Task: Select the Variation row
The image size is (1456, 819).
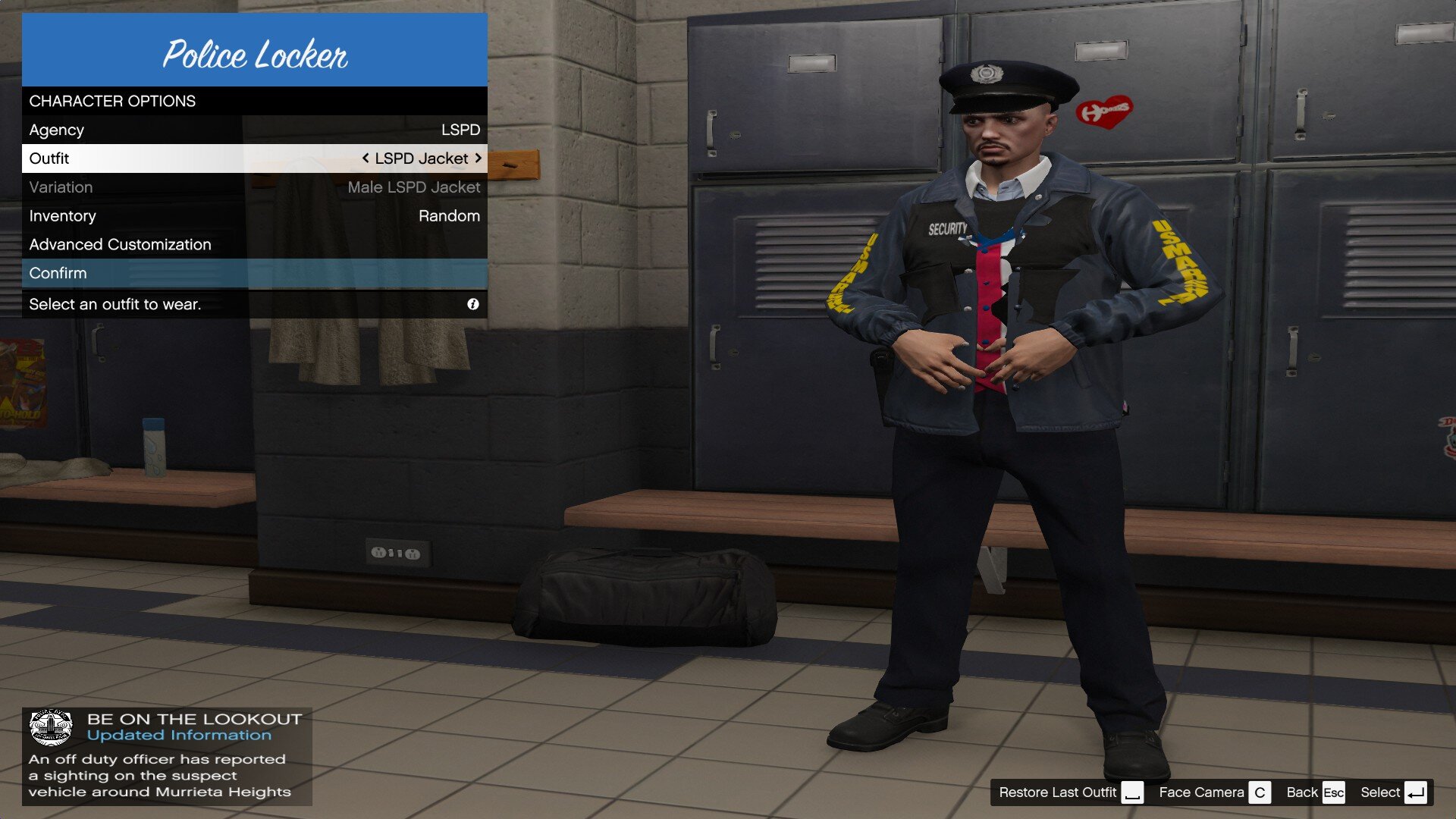Action: 254,187
